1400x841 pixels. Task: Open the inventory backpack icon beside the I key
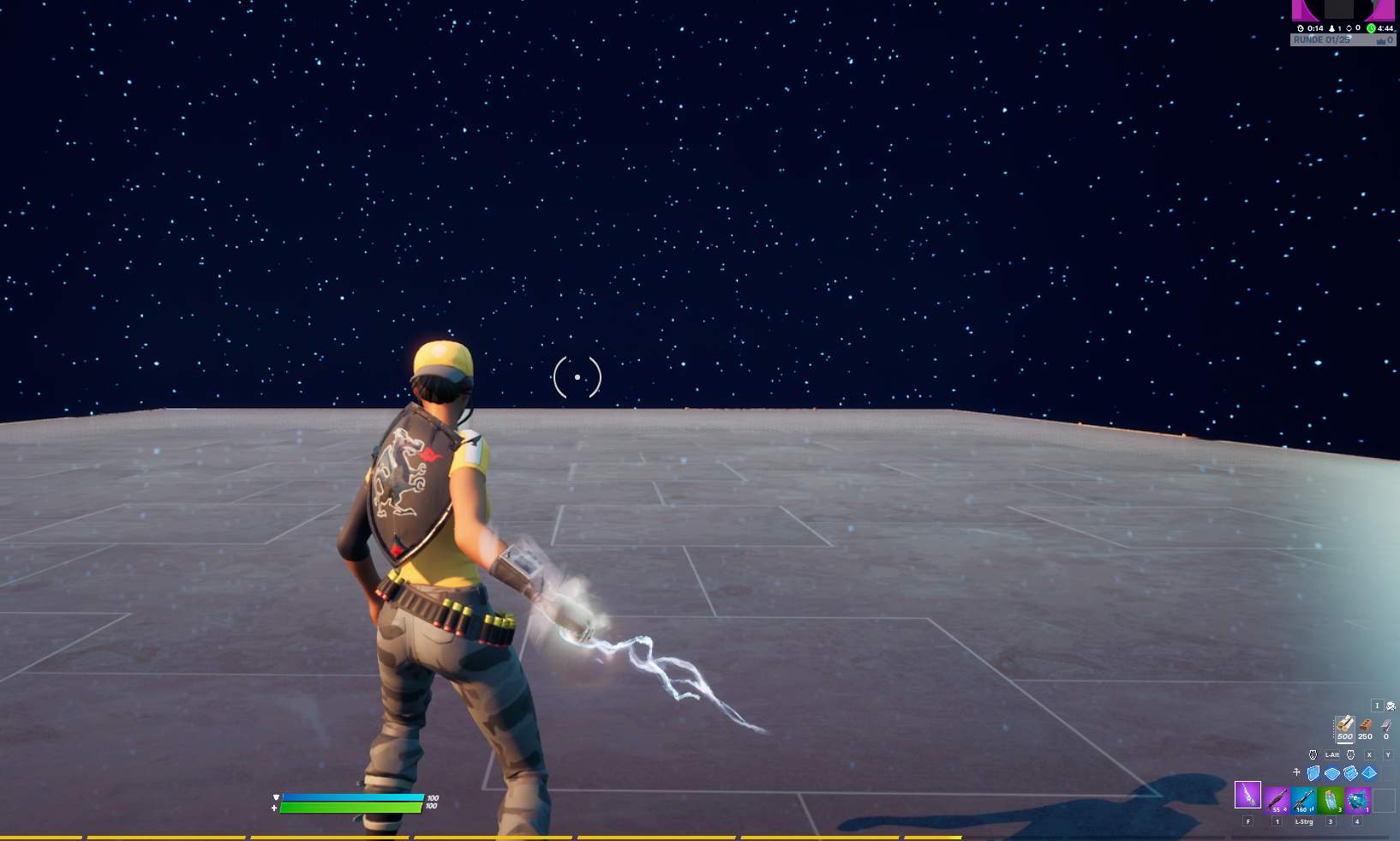tap(1390, 706)
